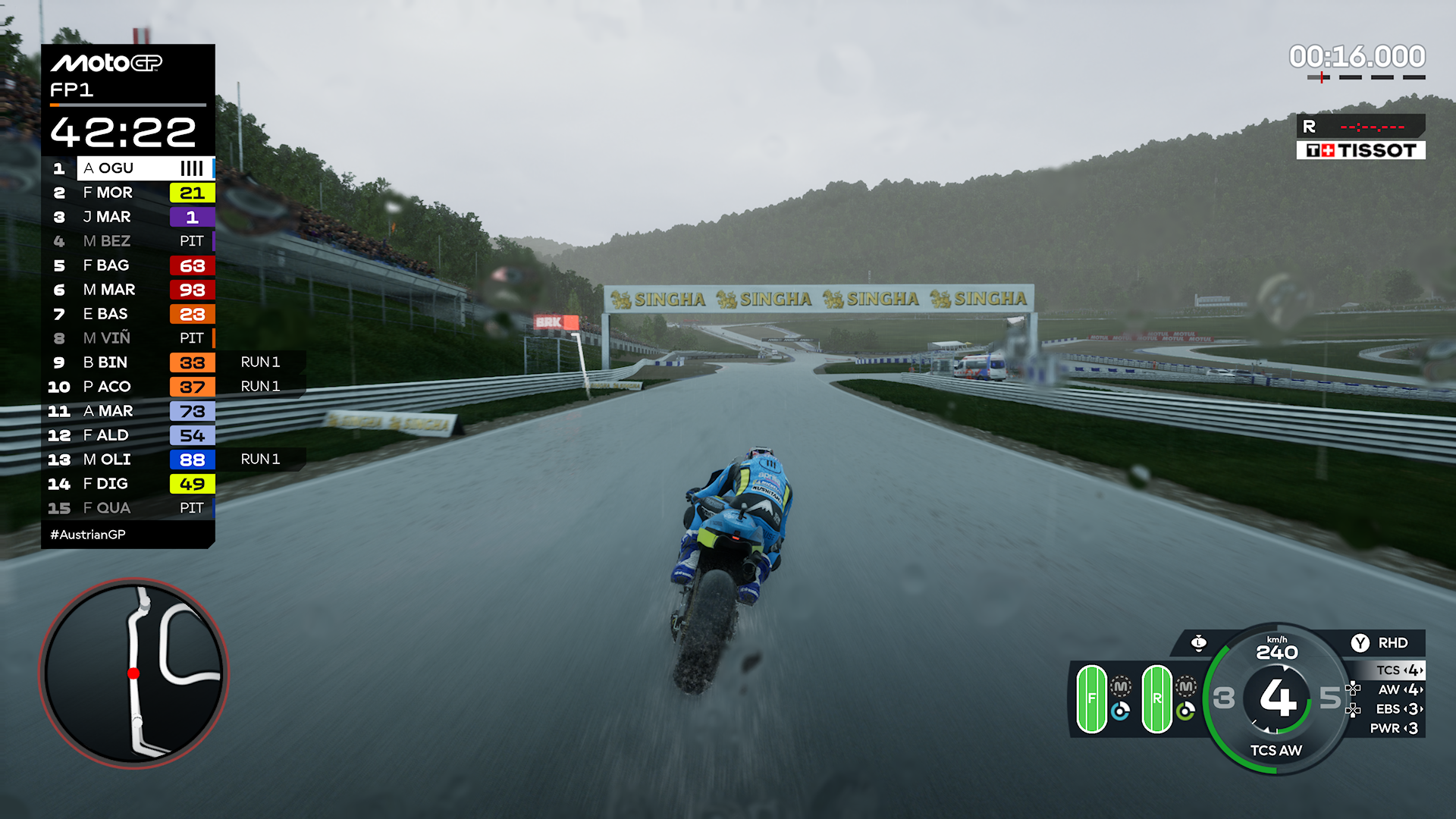This screenshot has width=1456, height=819.
Task: Change the PWR power mapping level
Action: [x=1395, y=728]
